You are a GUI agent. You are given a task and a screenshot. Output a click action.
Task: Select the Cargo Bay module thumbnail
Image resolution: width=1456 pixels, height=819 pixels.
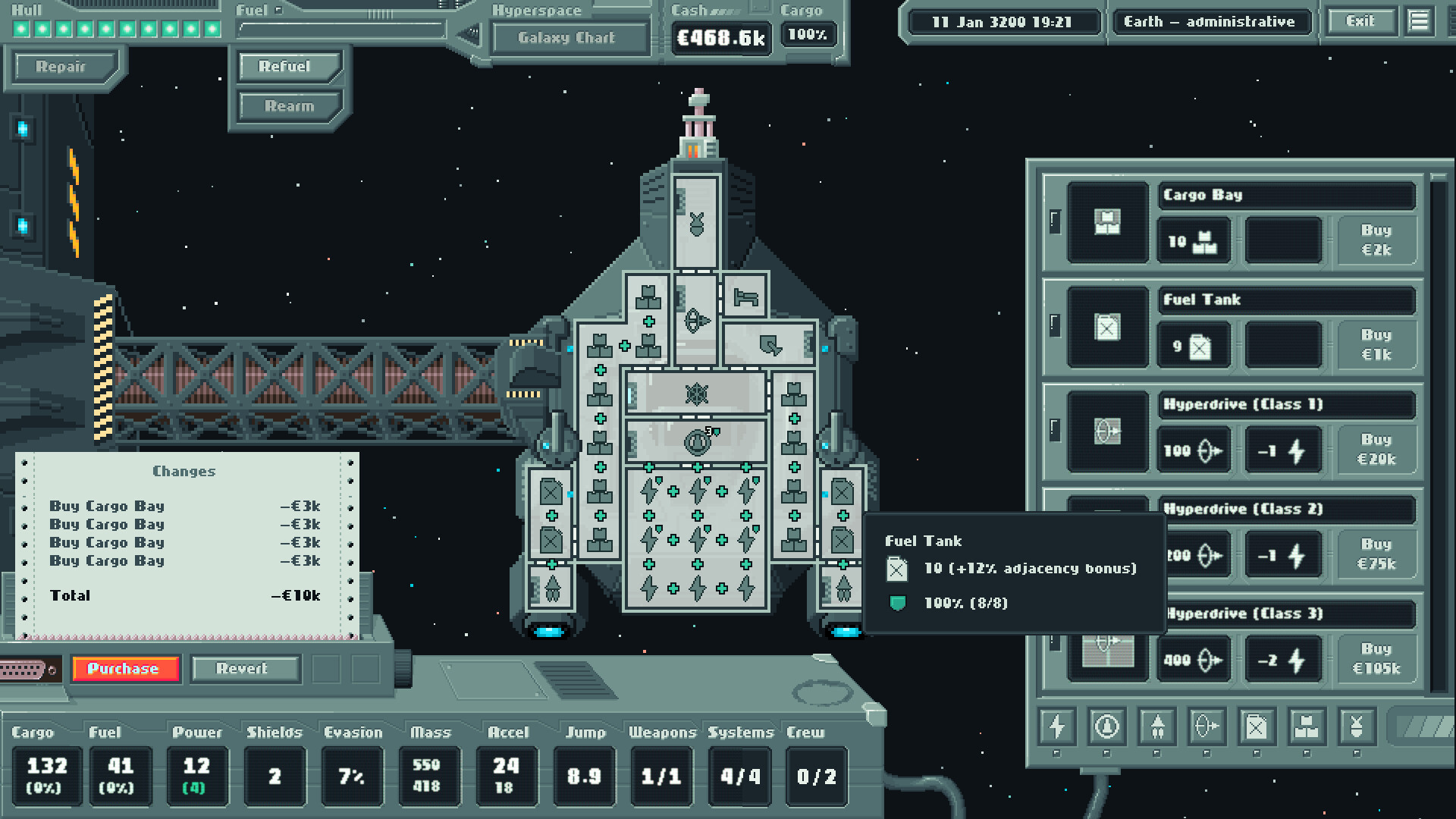point(1107,222)
